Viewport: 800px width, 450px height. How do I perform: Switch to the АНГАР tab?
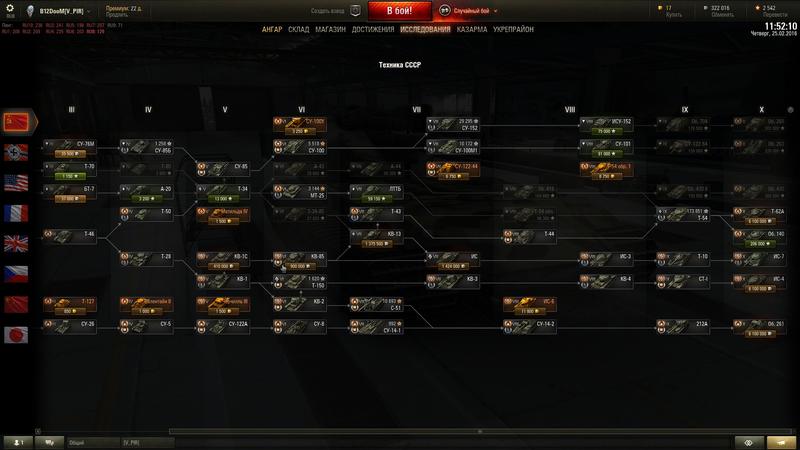[272, 30]
